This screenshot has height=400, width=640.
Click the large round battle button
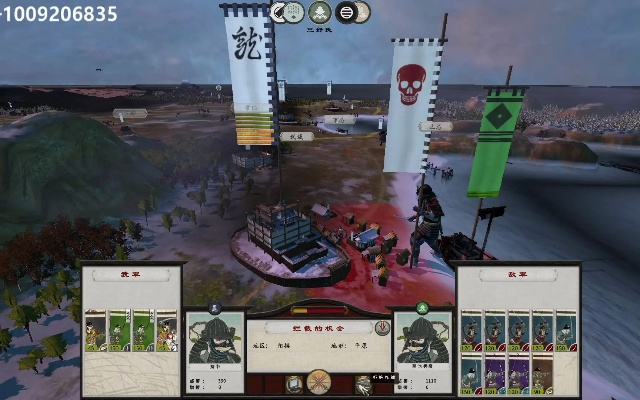(x=319, y=383)
